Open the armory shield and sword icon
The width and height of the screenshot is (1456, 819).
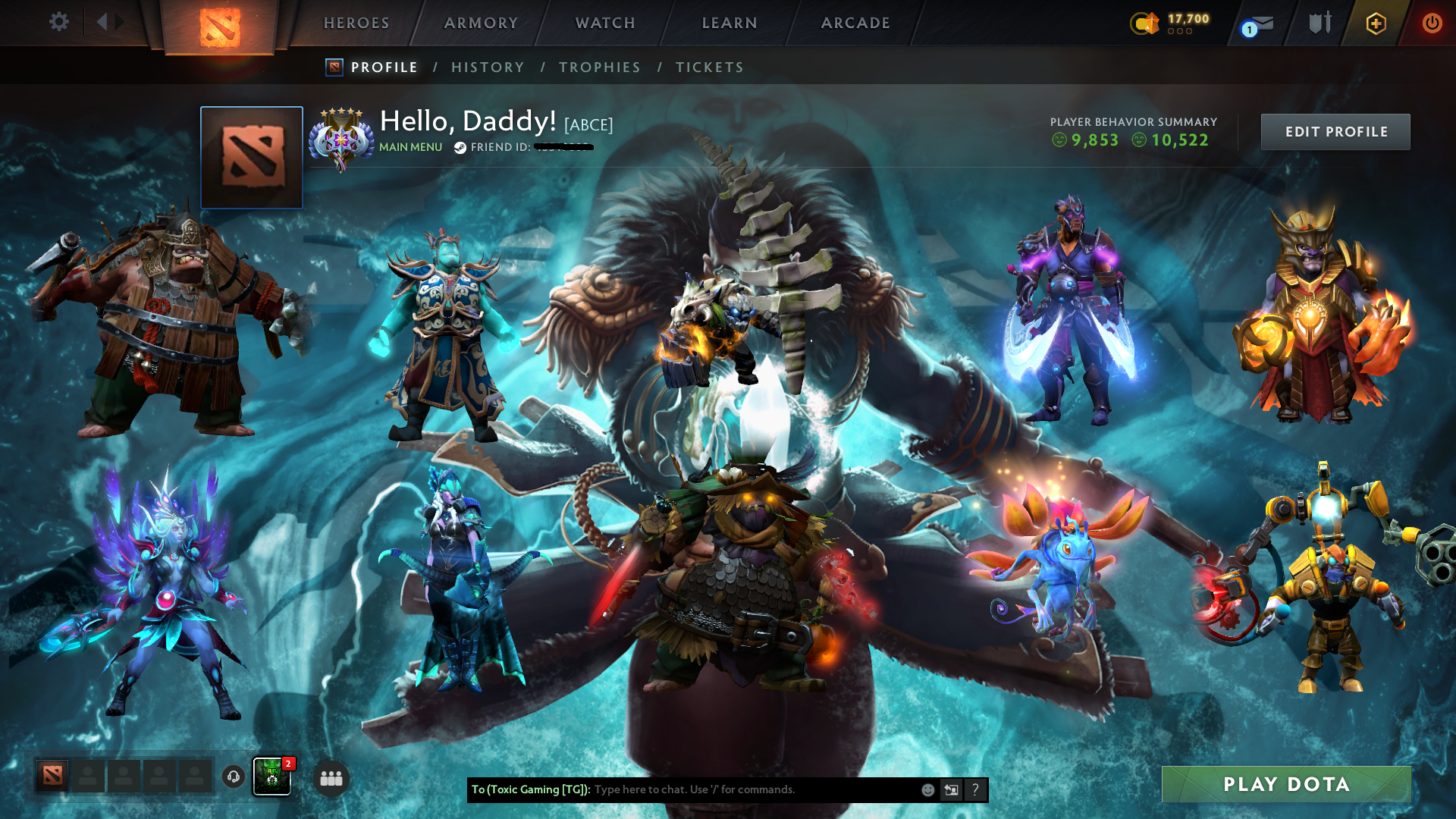coord(1319,23)
